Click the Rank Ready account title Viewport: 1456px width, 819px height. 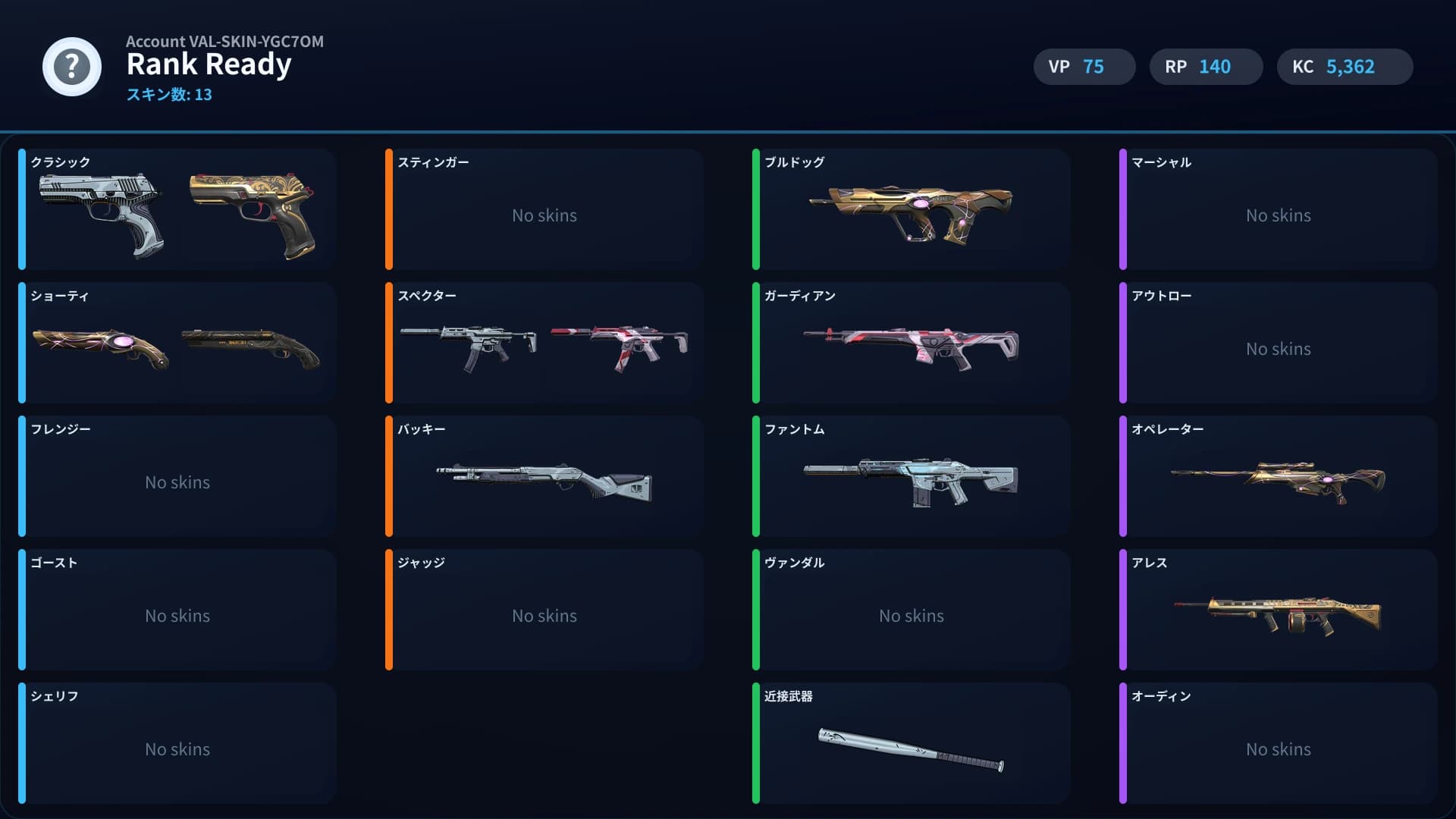209,64
